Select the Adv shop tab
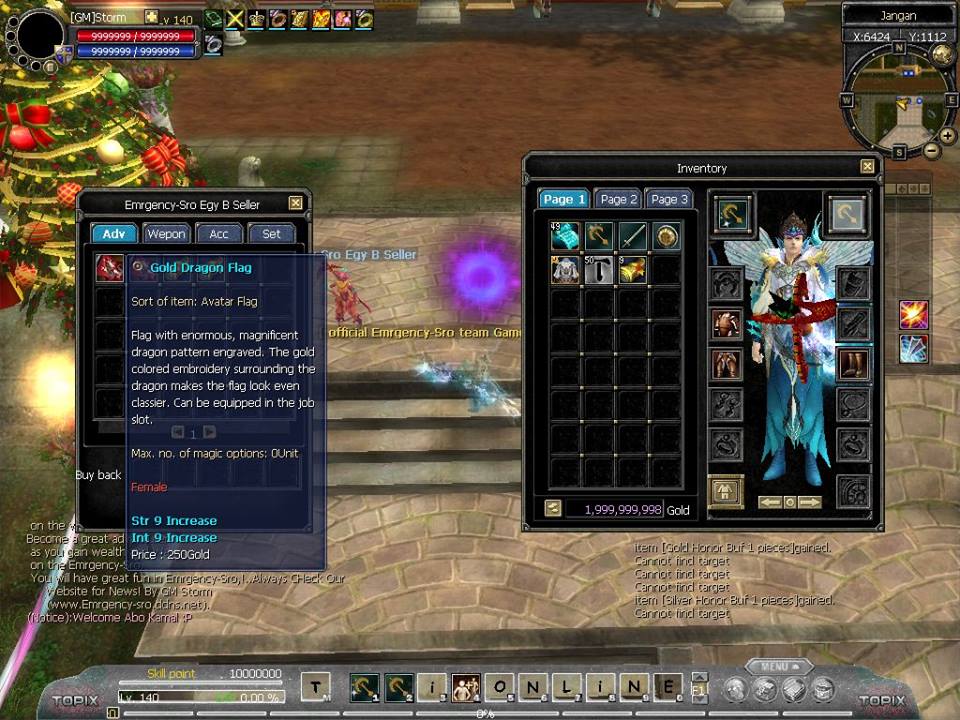Viewport: 960px width, 720px height. pos(114,234)
